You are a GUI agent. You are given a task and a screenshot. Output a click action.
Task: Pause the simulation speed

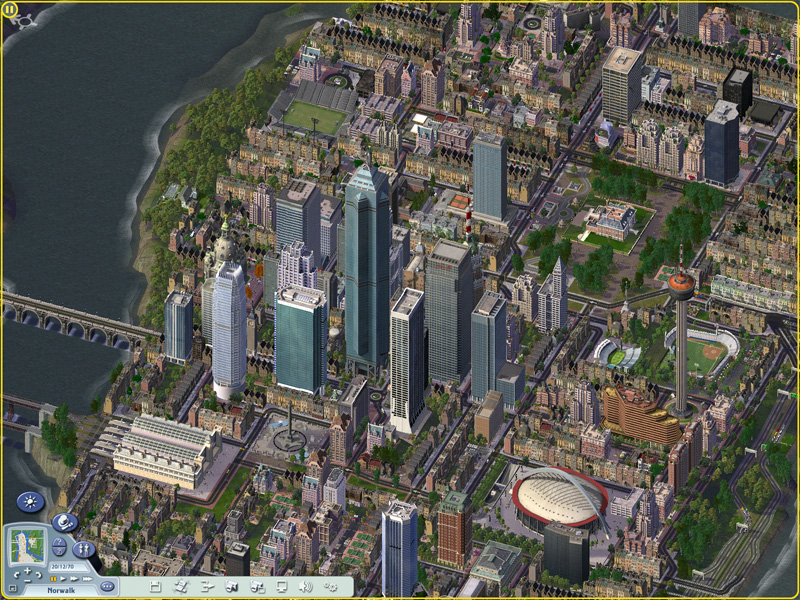(53, 579)
